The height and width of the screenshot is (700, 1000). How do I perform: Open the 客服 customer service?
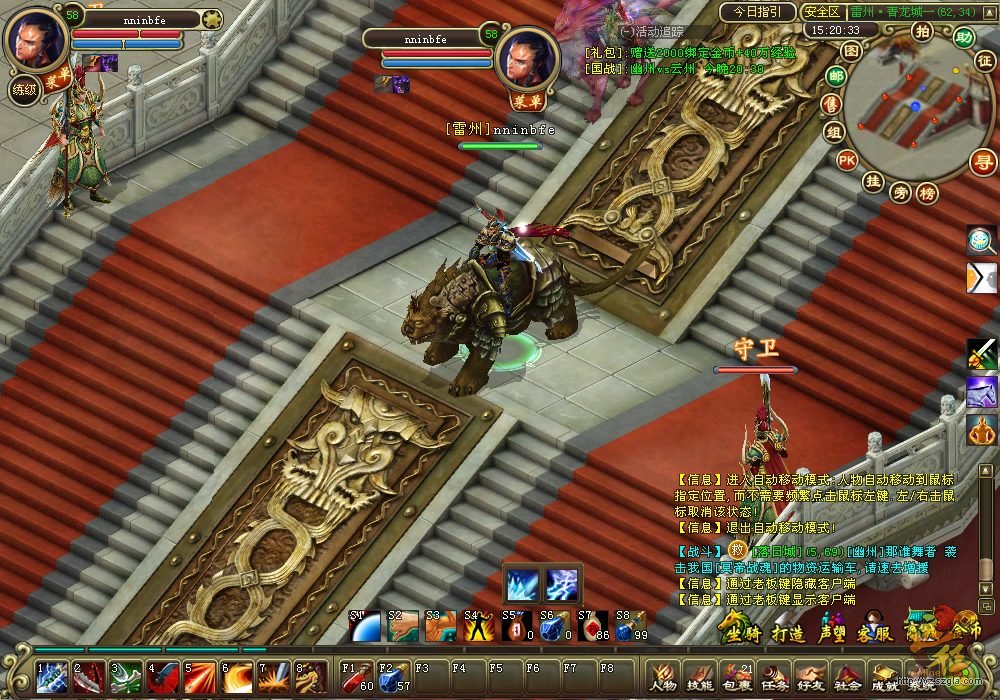[875, 632]
